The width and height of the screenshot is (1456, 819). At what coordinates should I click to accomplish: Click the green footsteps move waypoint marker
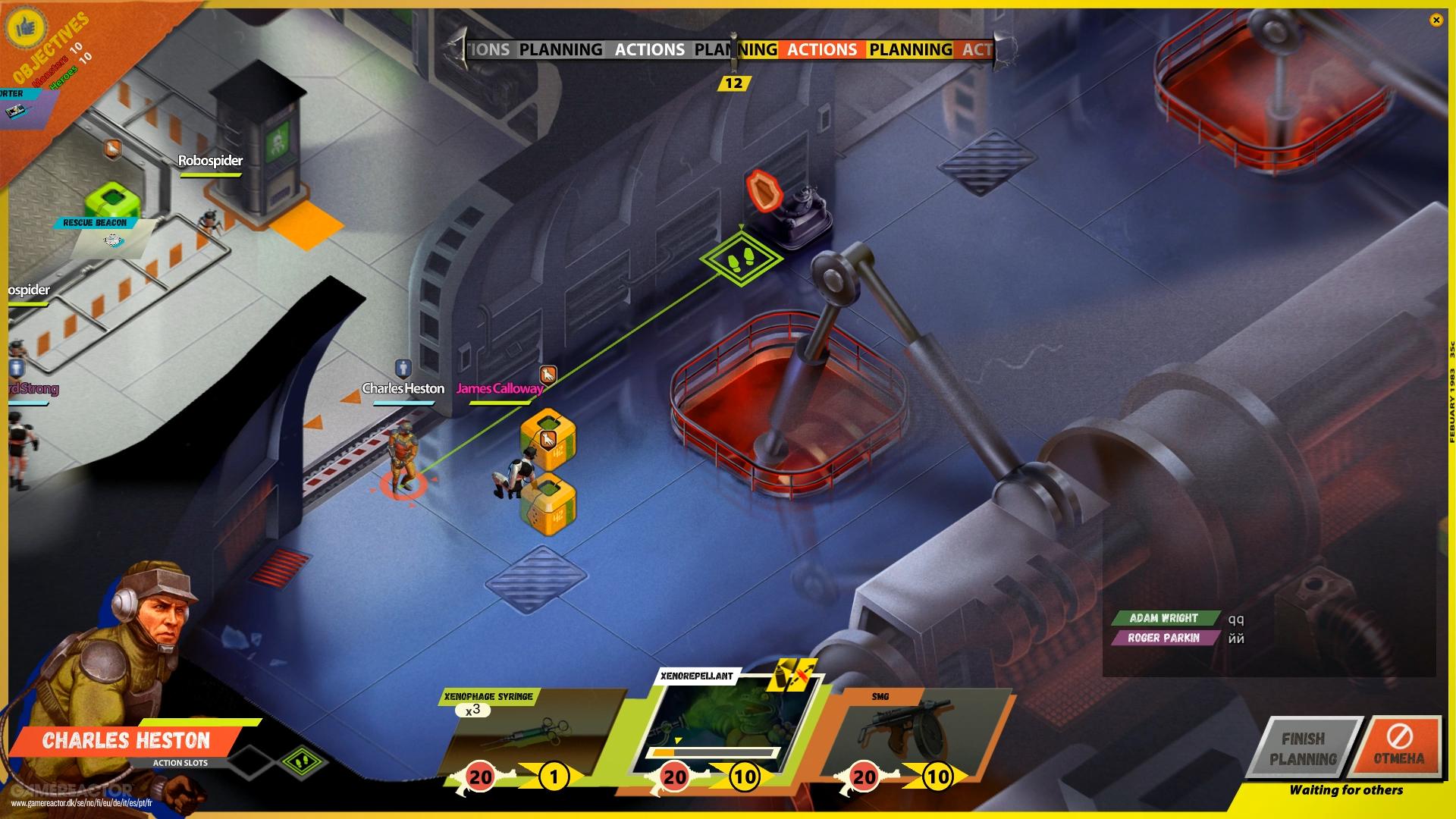[741, 259]
